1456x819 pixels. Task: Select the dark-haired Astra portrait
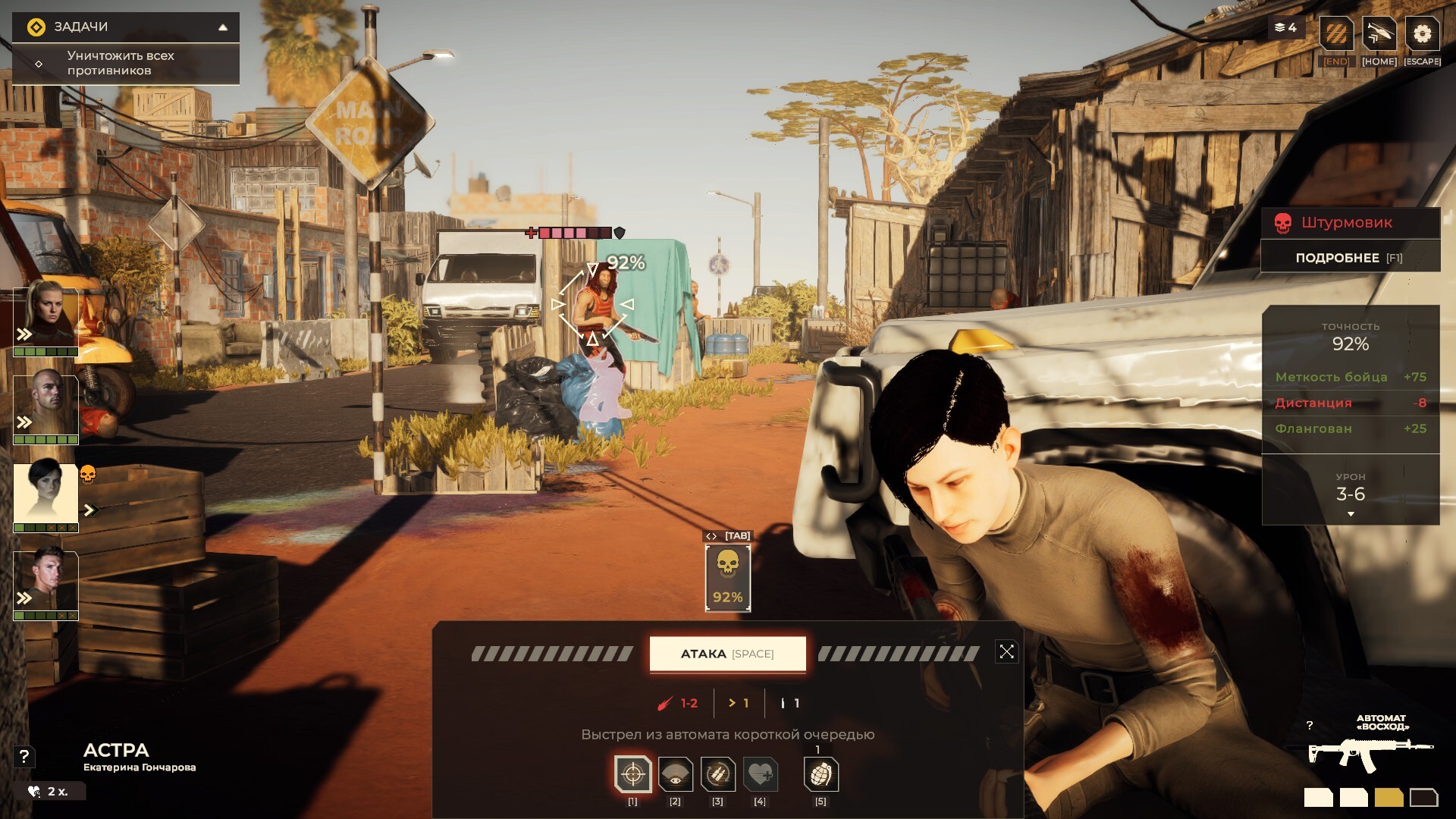[46, 494]
